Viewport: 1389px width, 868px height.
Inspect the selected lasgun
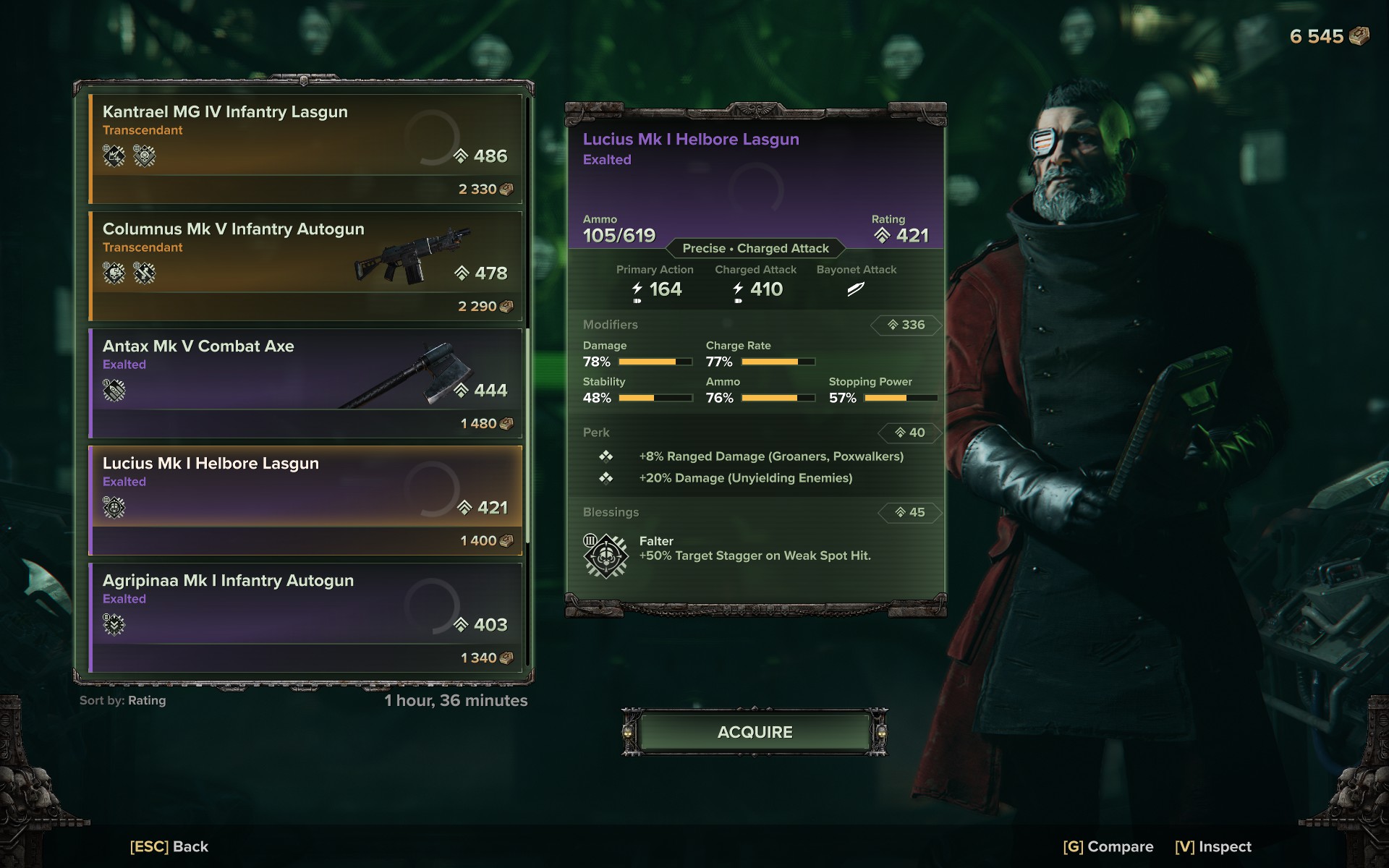[1212, 846]
